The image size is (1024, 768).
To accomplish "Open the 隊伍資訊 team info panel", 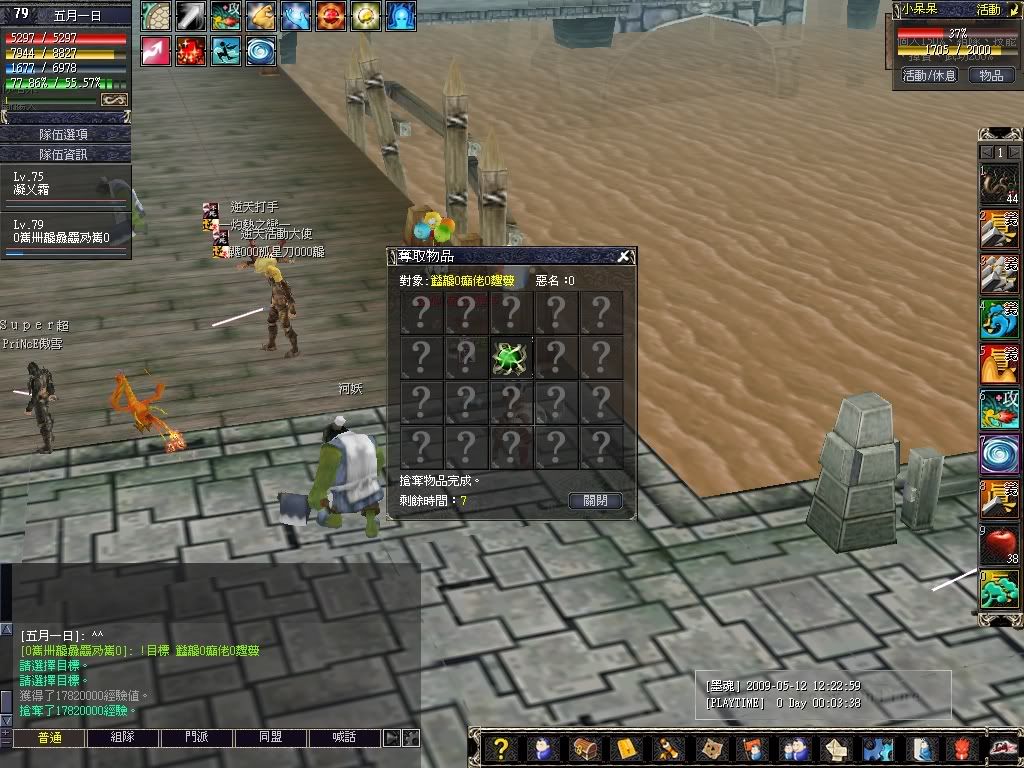I will pos(64,154).
